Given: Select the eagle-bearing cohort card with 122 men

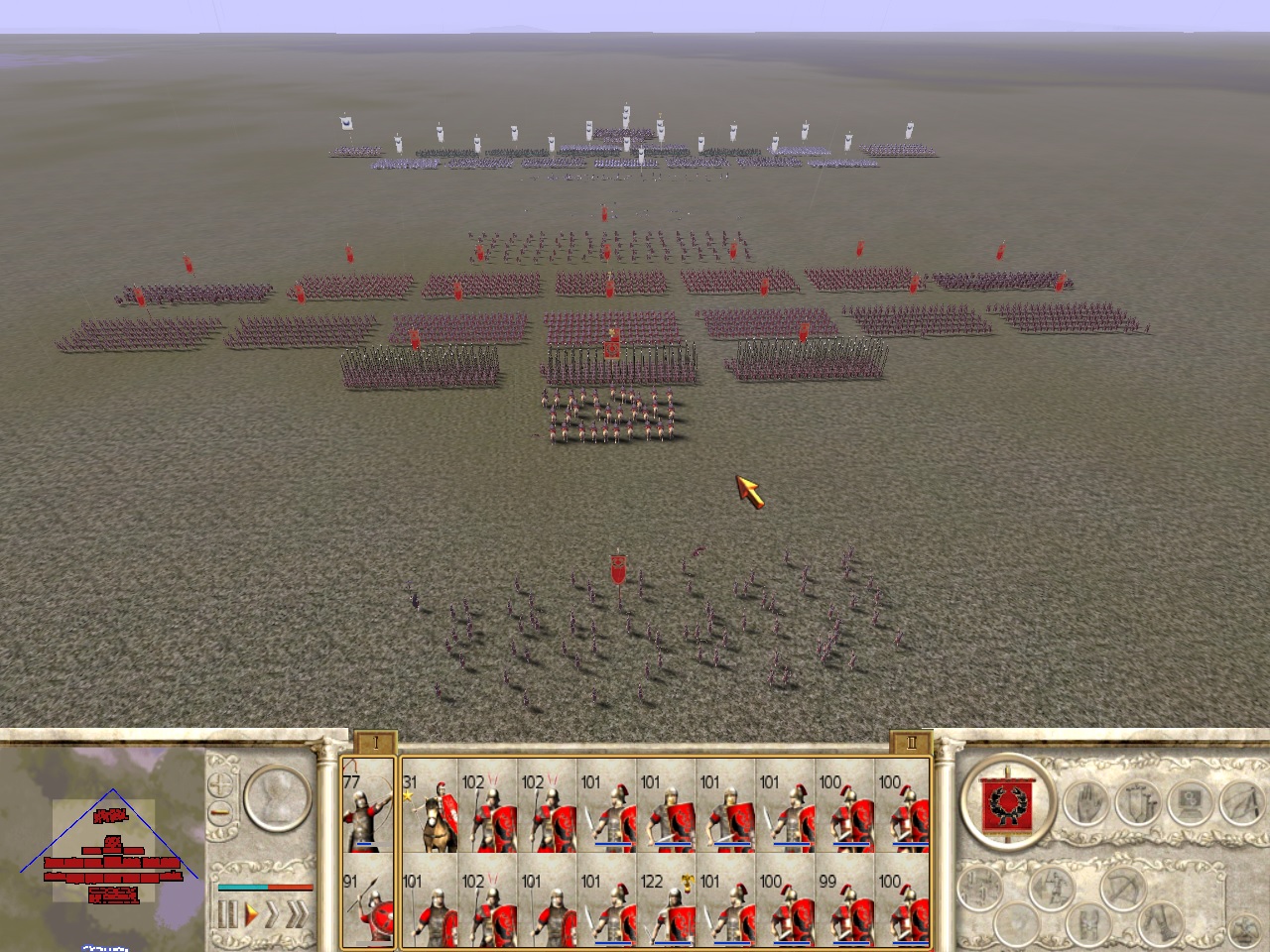Looking at the screenshot, I should [x=666, y=907].
